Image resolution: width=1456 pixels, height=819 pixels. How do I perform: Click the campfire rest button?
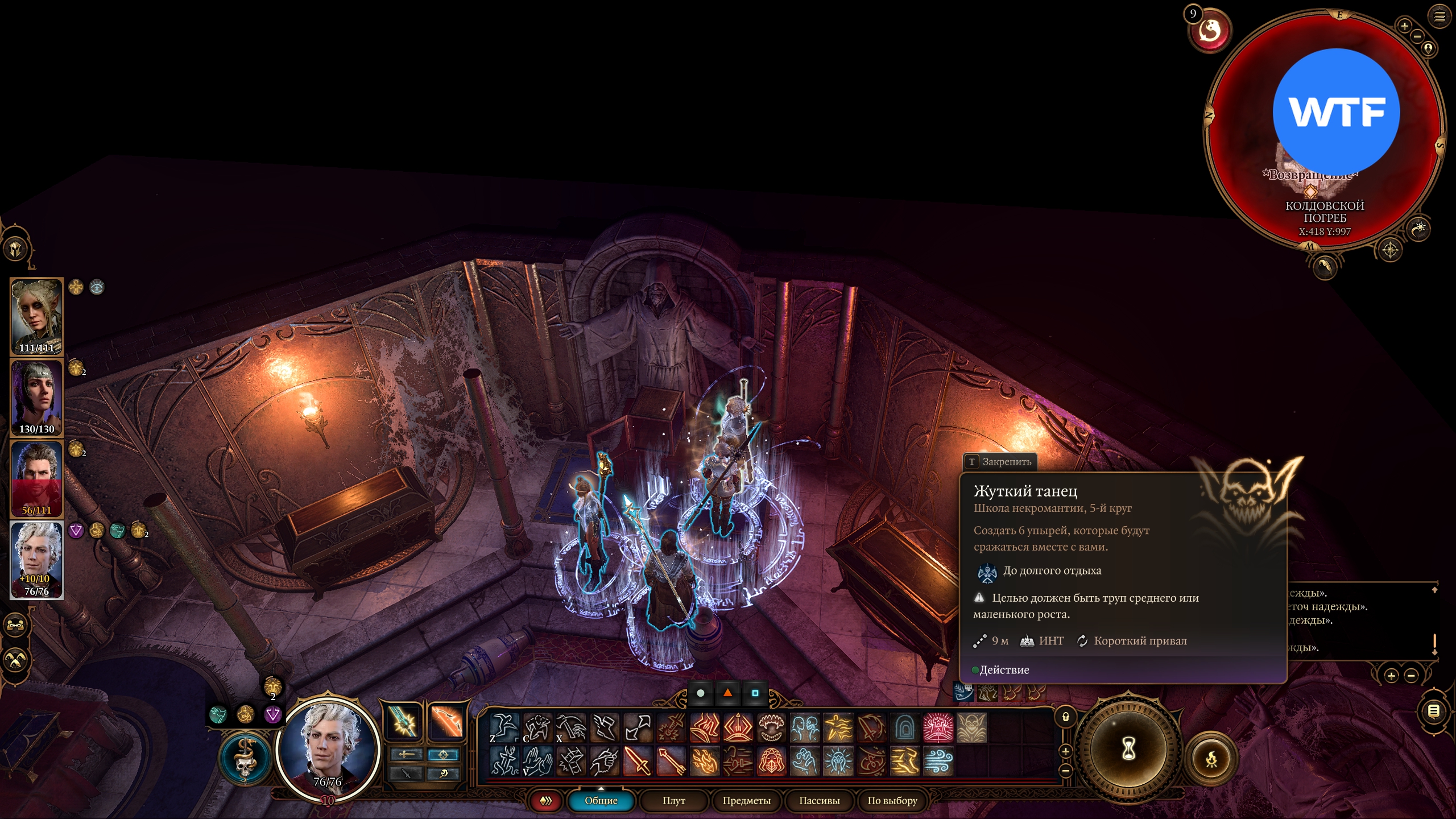[1211, 759]
